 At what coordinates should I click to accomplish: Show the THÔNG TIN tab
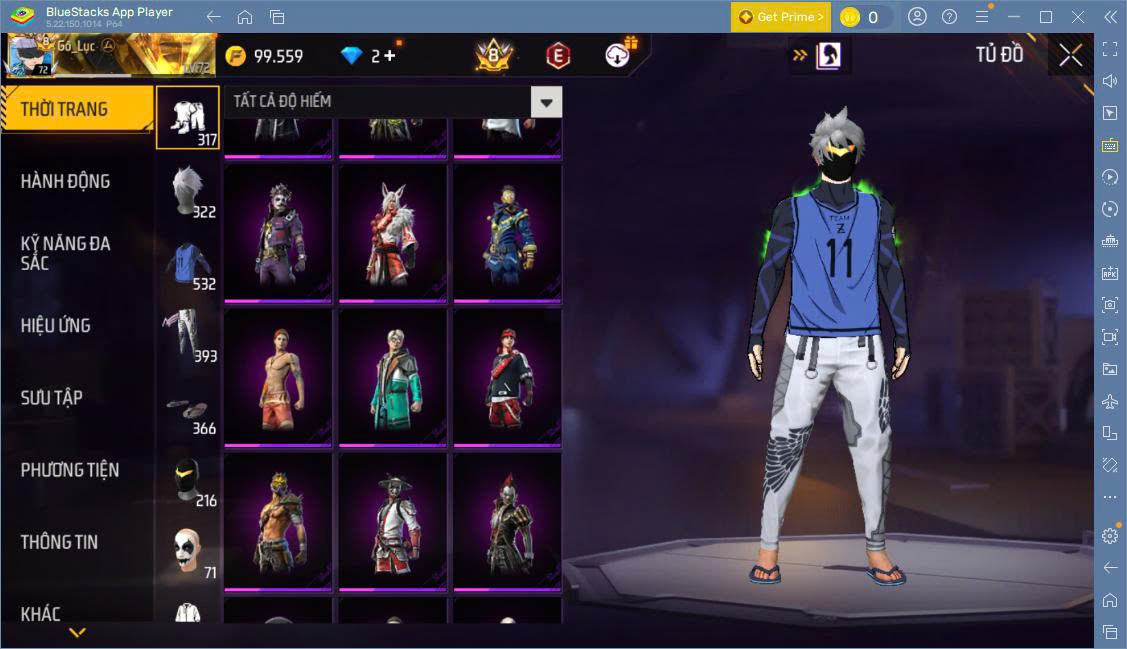pyautogui.click(x=59, y=542)
